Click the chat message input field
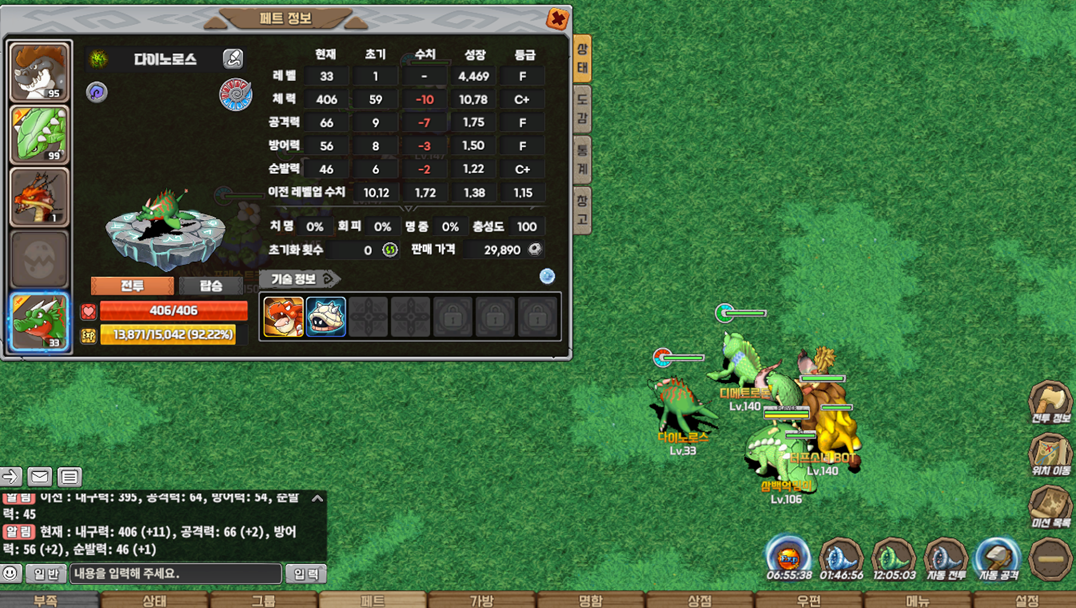This screenshot has height=608, width=1076. (175, 574)
